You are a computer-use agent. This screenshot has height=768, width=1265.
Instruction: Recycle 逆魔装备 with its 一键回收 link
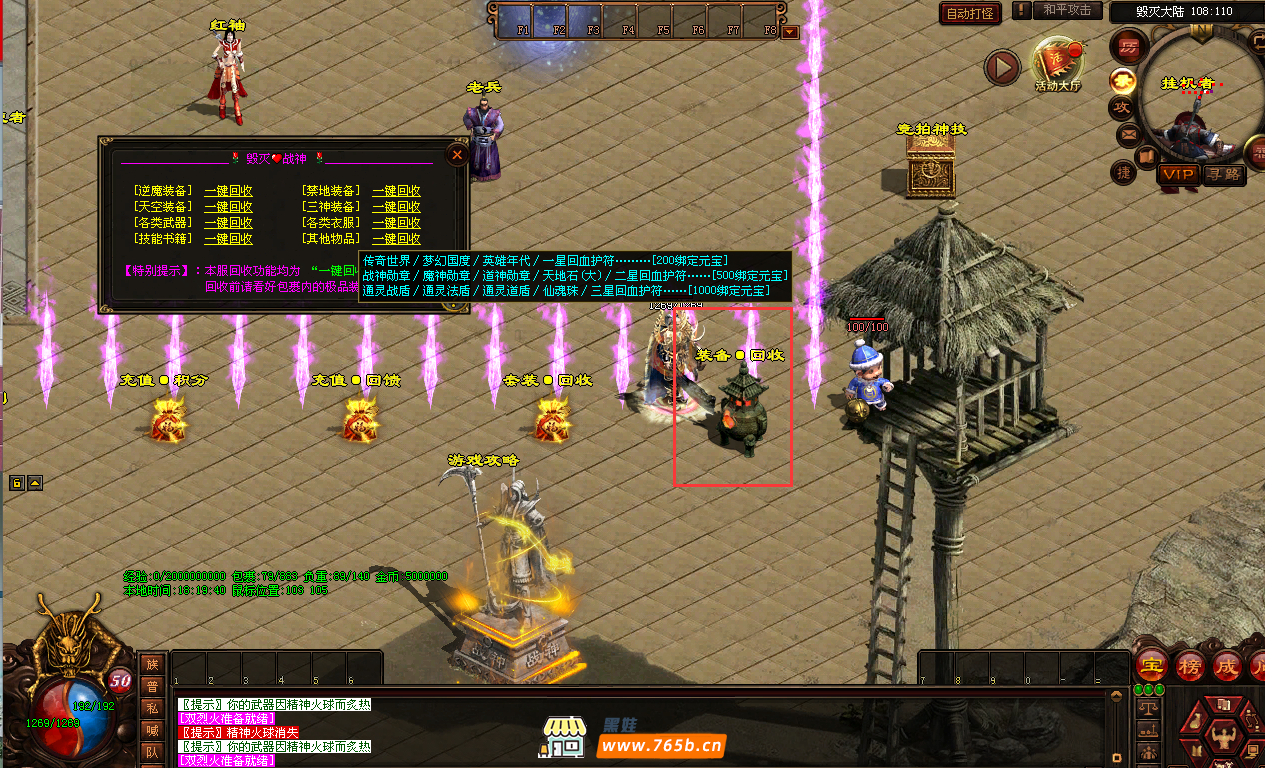(x=228, y=191)
